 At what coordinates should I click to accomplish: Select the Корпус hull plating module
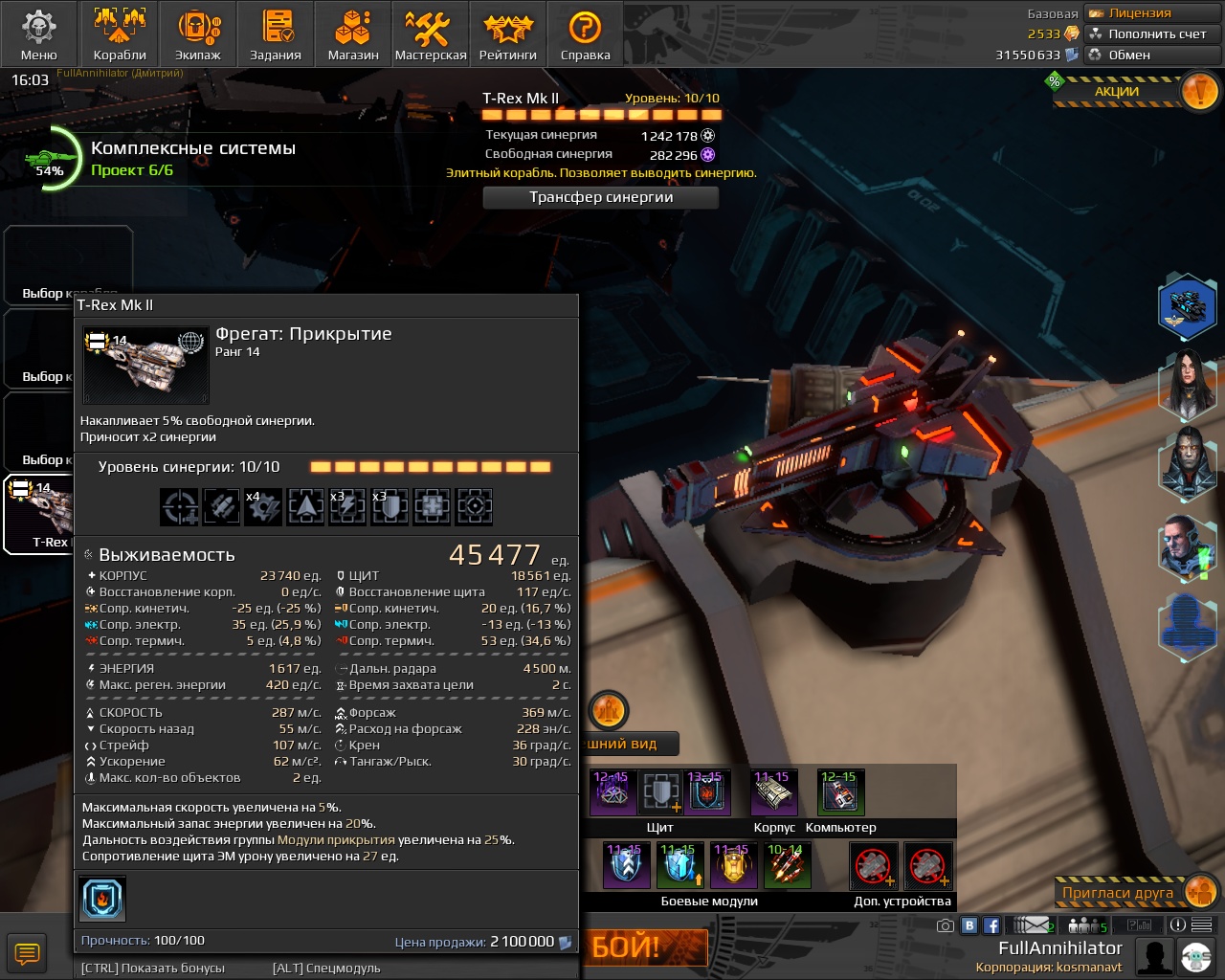pos(774,792)
